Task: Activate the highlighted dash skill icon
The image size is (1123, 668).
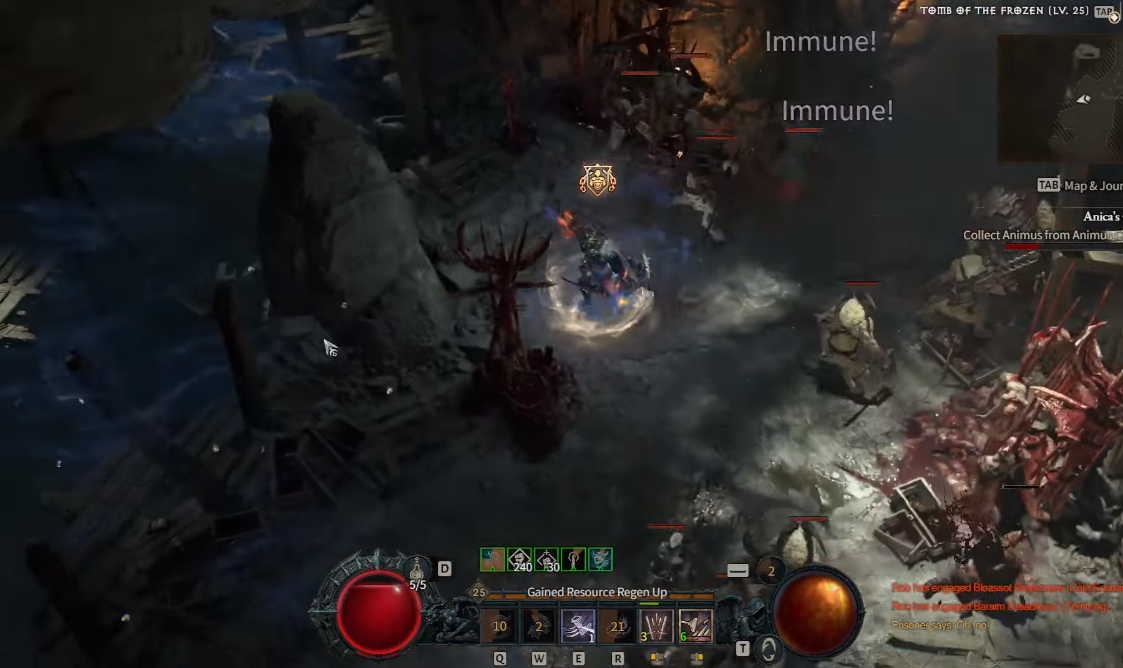Action: pyautogui.click(x=577, y=626)
